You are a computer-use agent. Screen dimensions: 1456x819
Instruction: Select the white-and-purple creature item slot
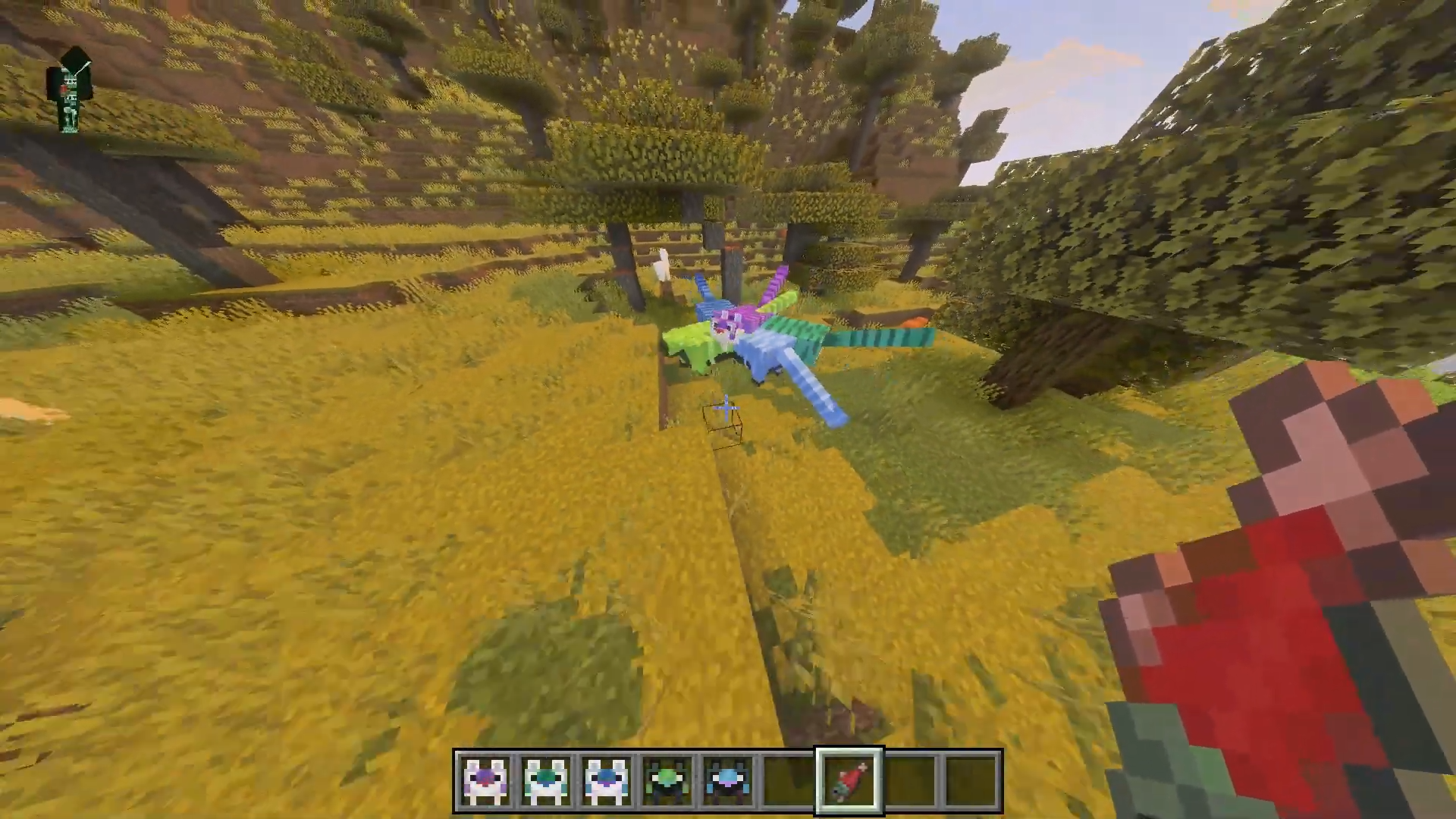(485, 780)
